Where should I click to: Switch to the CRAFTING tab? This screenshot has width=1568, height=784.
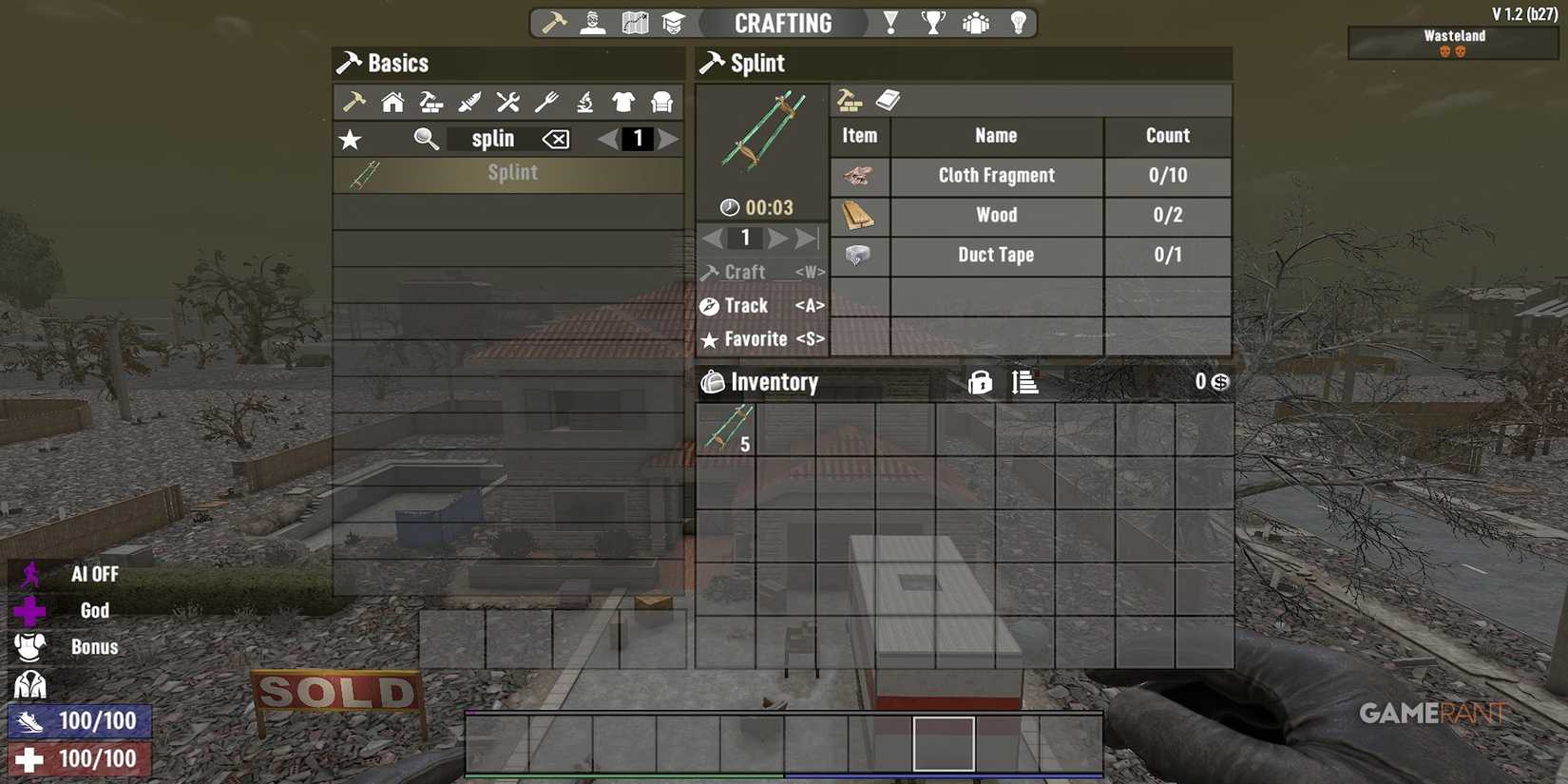pyautogui.click(x=782, y=23)
